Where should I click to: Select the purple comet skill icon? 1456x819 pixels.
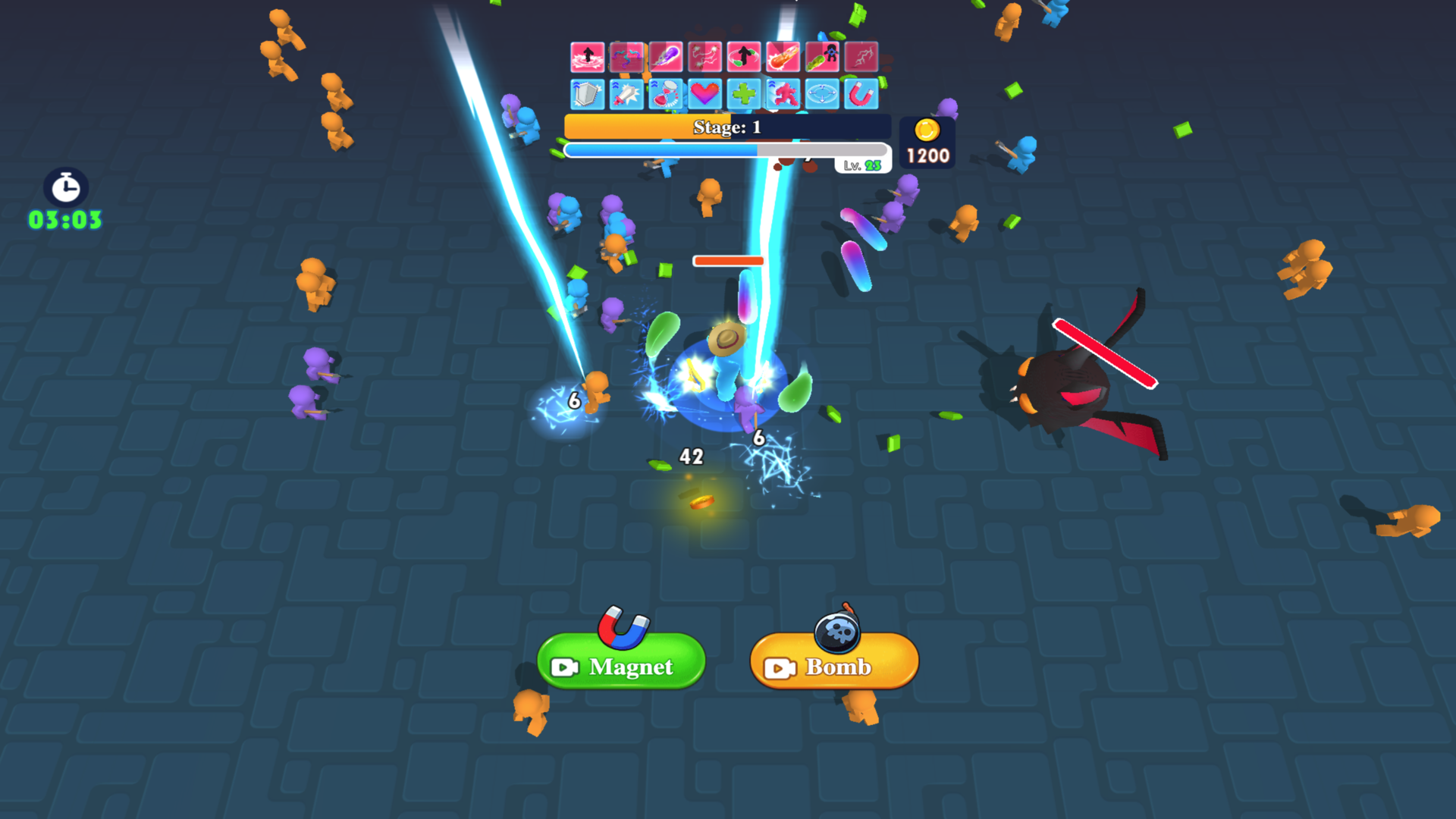pyautogui.click(x=665, y=57)
